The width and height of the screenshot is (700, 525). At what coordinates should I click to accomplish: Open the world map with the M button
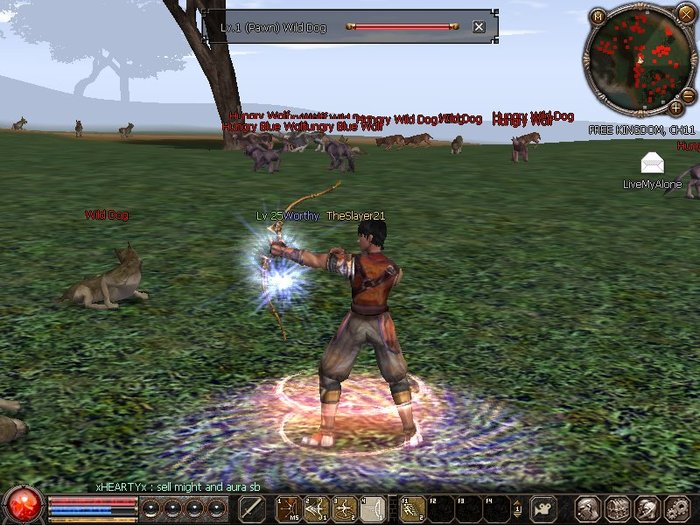point(598,17)
